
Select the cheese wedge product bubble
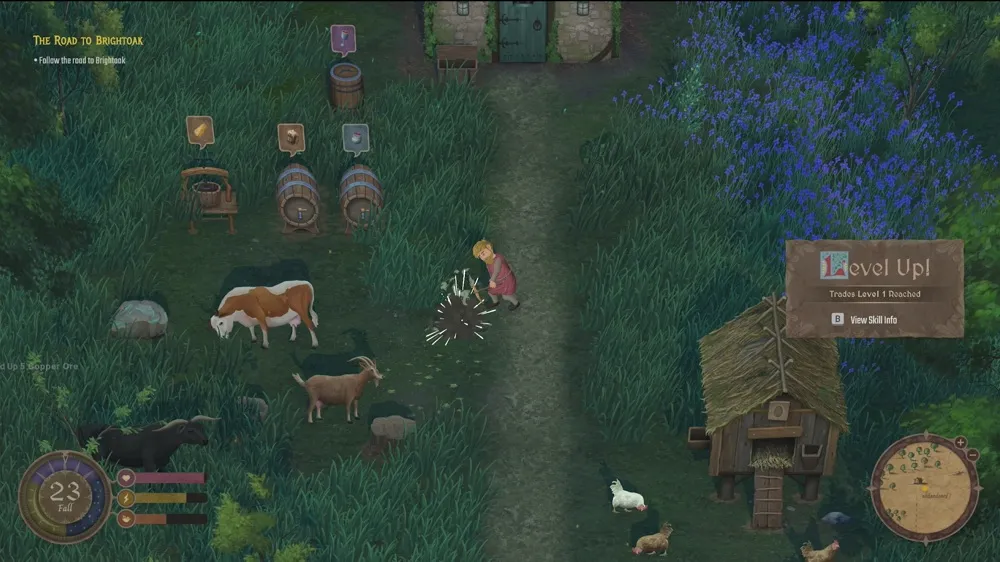point(200,130)
